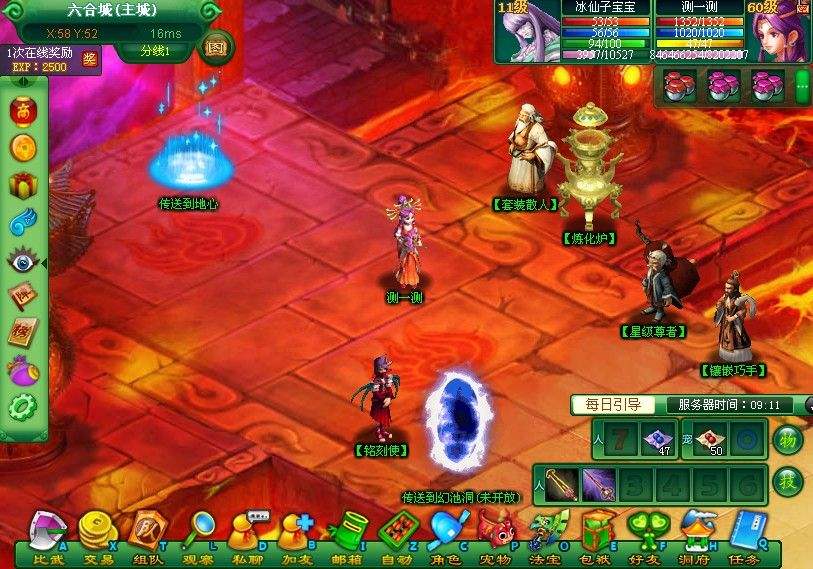Open settings via the green gear icon
Screen dimensions: 813x569
pos(23,408)
